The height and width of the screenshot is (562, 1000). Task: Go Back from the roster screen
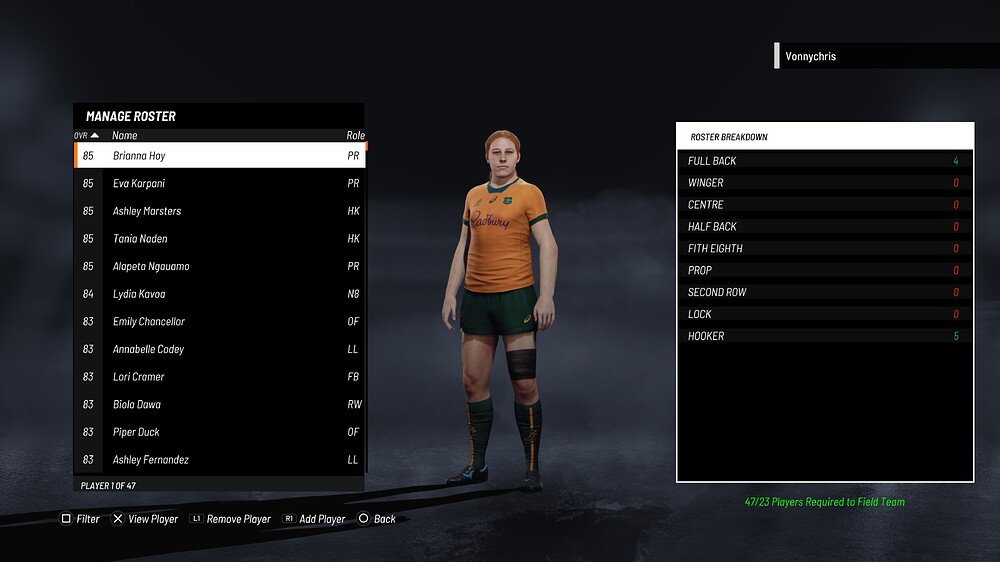378,519
